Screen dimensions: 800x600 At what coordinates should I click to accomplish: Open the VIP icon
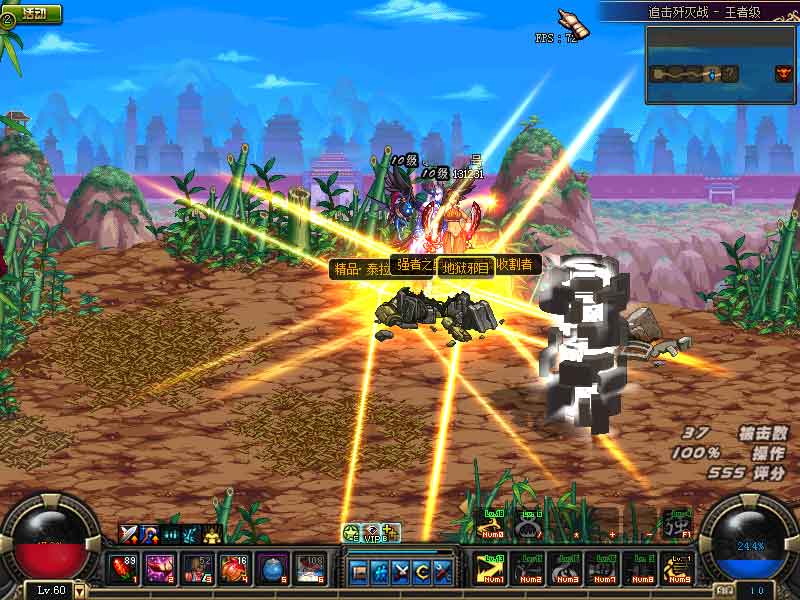[371, 533]
